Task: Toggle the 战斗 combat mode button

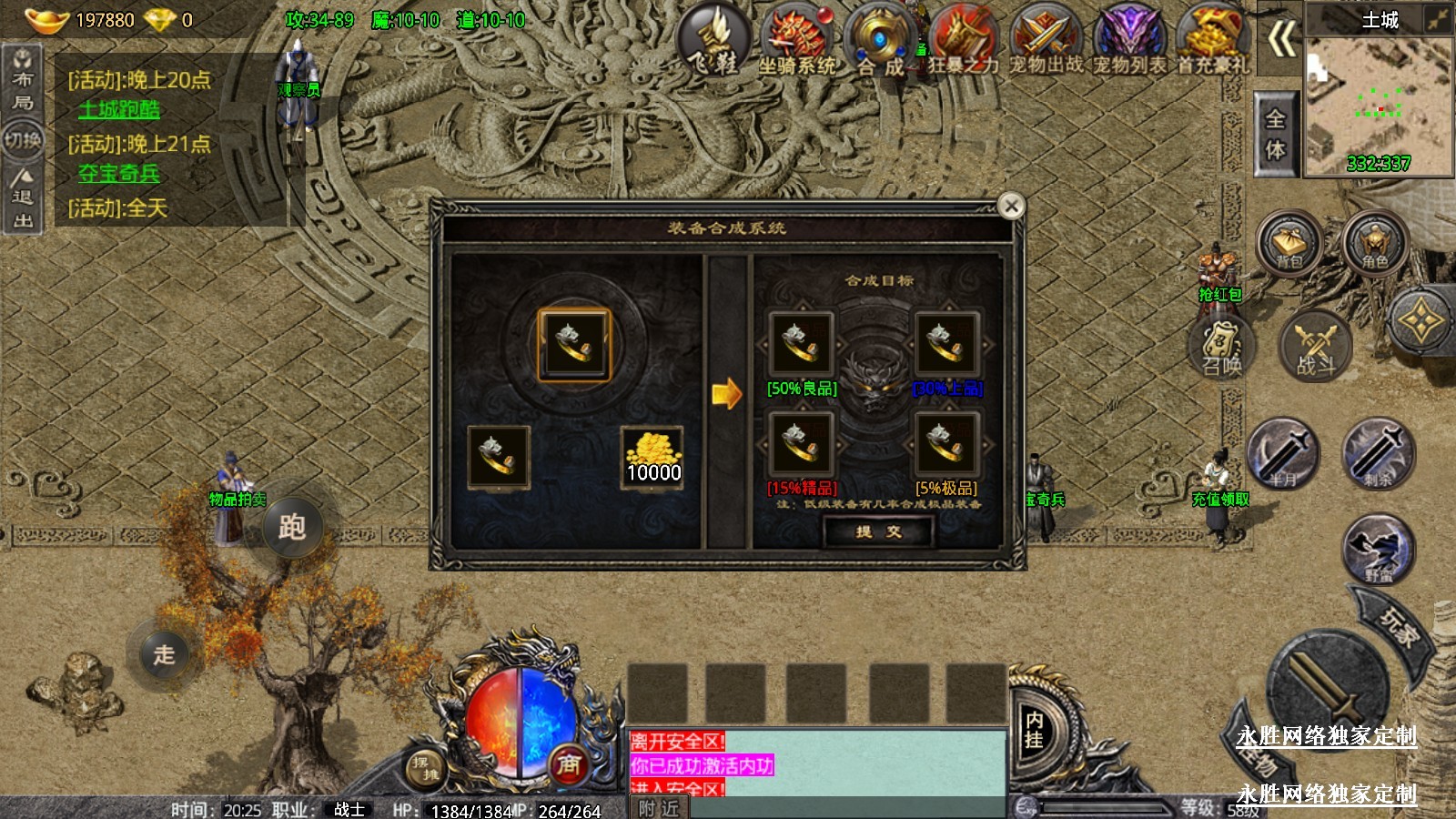Action: 1316,348
